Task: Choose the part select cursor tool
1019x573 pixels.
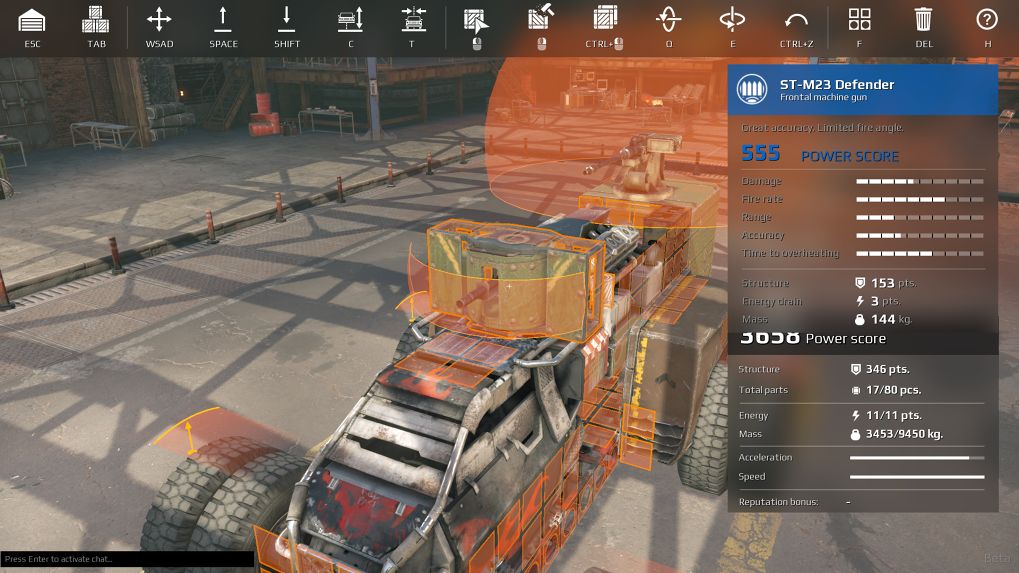Action: [x=476, y=20]
